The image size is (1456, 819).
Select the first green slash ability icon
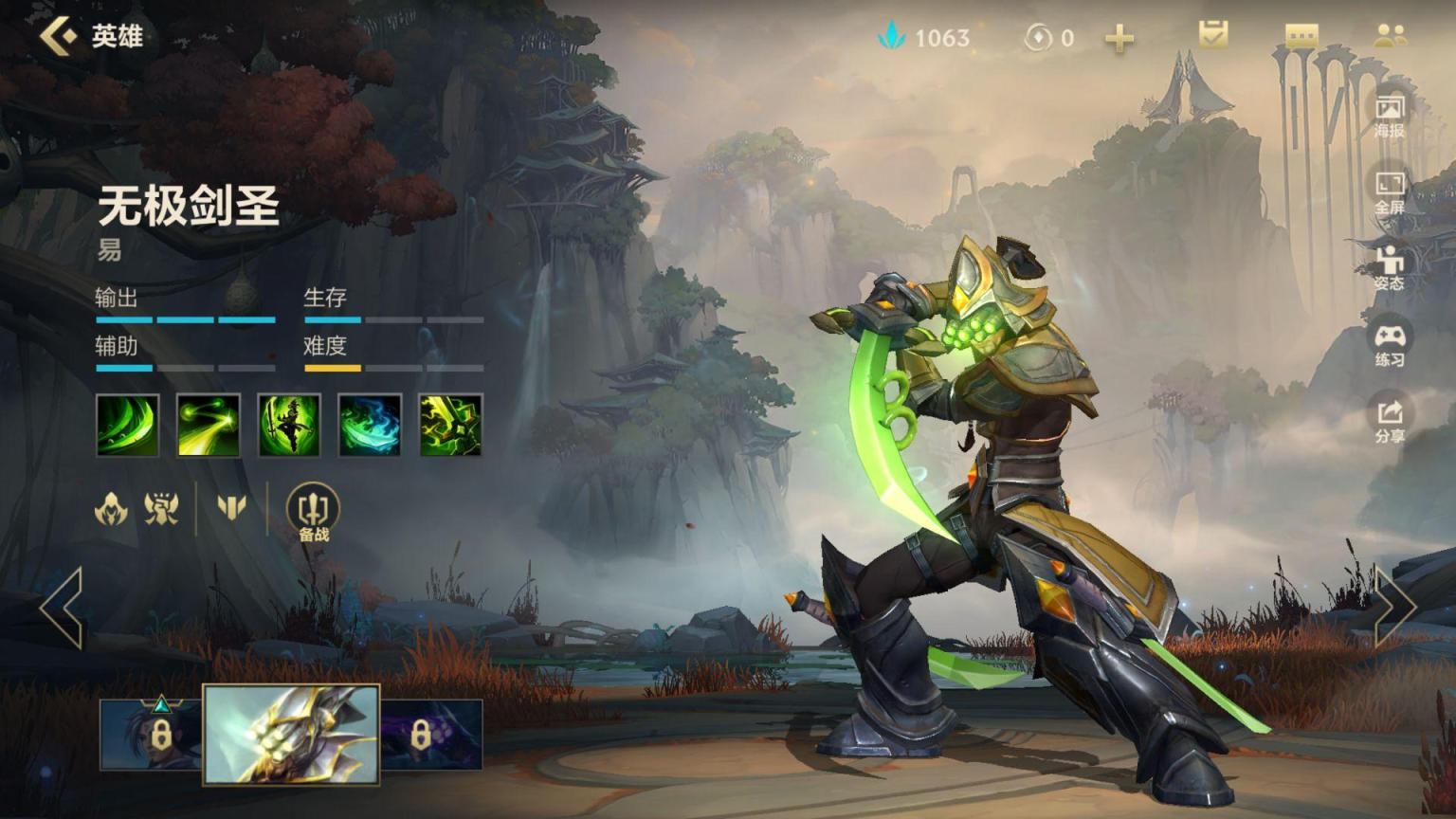[128, 426]
